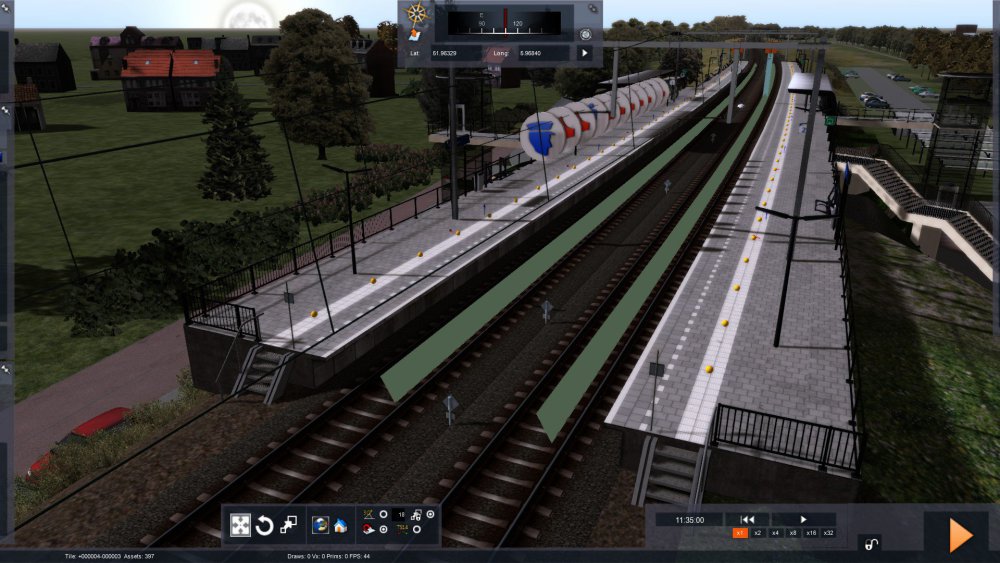Click the compass rose icon
The height and width of the screenshot is (563, 1000).
(417, 14)
